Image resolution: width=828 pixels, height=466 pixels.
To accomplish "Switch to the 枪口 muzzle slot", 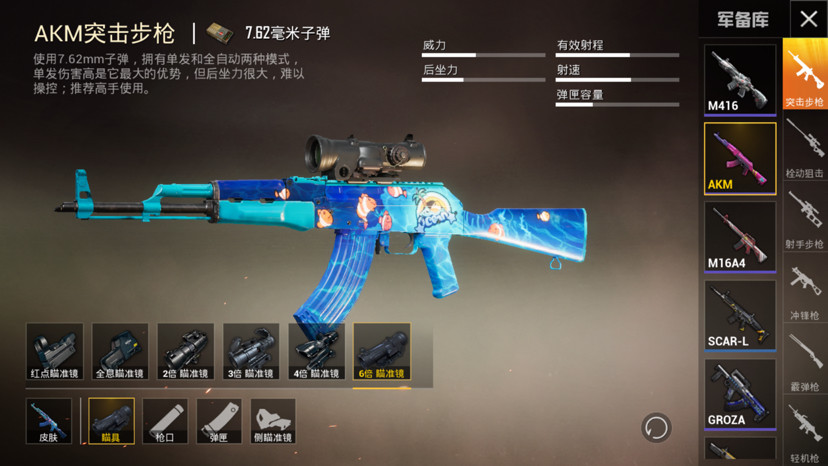I will pos(165,421).
